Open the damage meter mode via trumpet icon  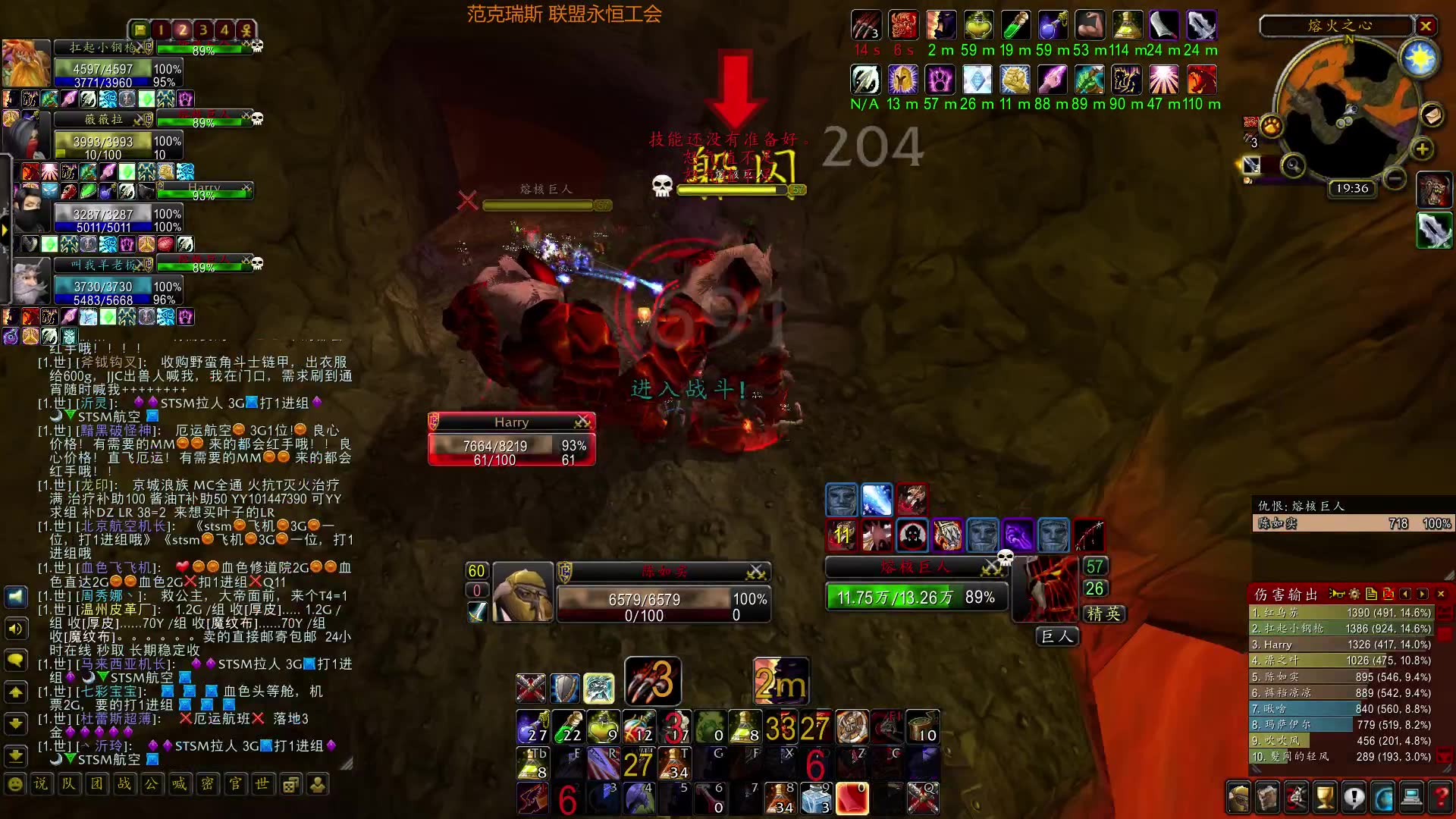pyautogui.click(x=1336, y=592)
